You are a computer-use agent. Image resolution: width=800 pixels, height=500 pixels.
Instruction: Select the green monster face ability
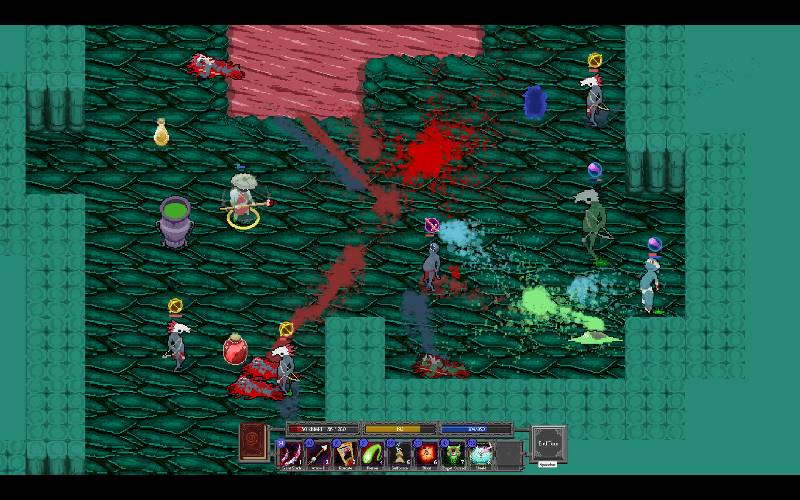[454, 454]
